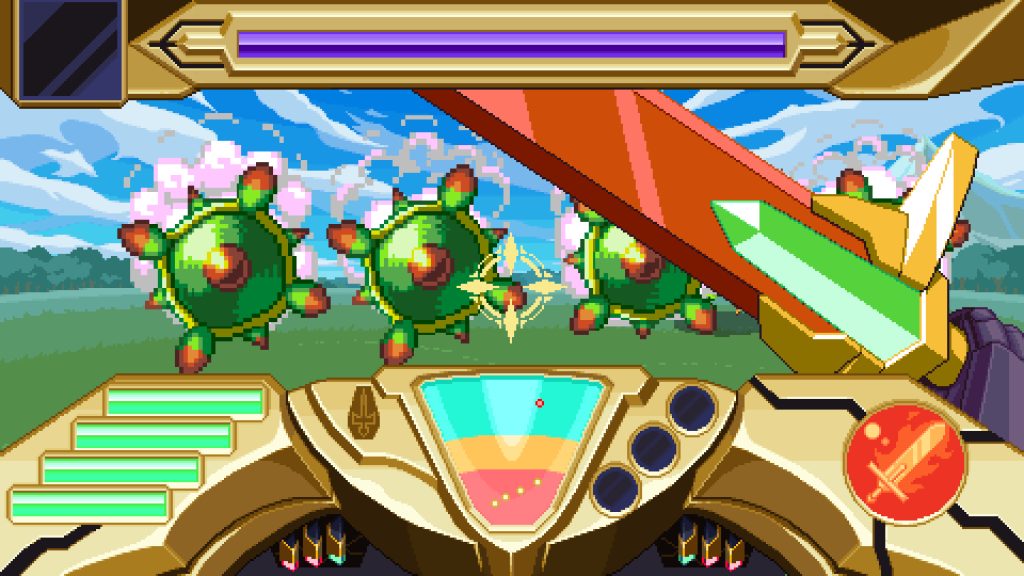Screen dimensions: 1024x576
Task: Activate the flaming sword ability icon
Action: pos(904,461)
